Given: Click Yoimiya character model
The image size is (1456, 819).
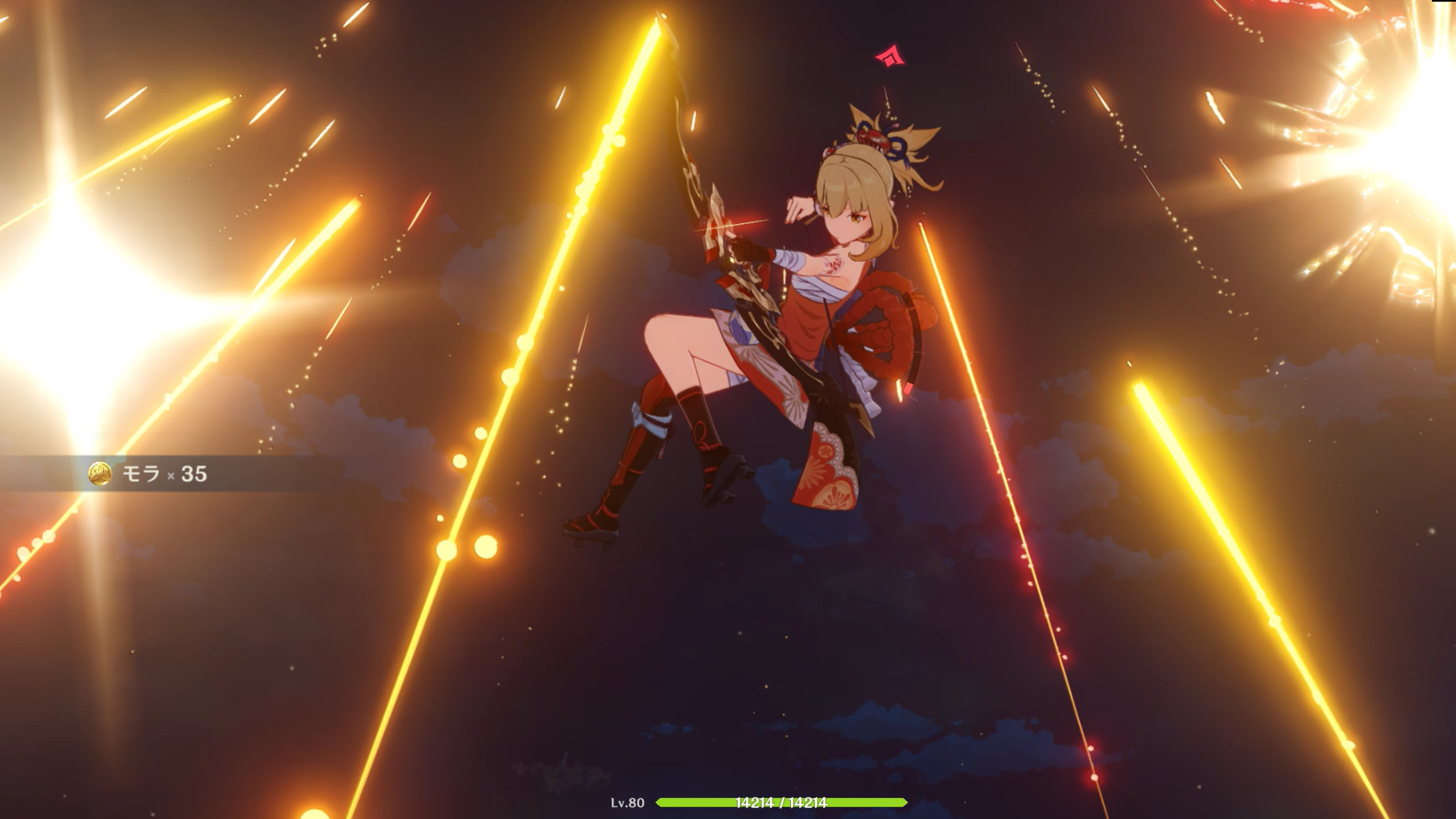Looking at the screenshot, I should (x=792, y=333).
